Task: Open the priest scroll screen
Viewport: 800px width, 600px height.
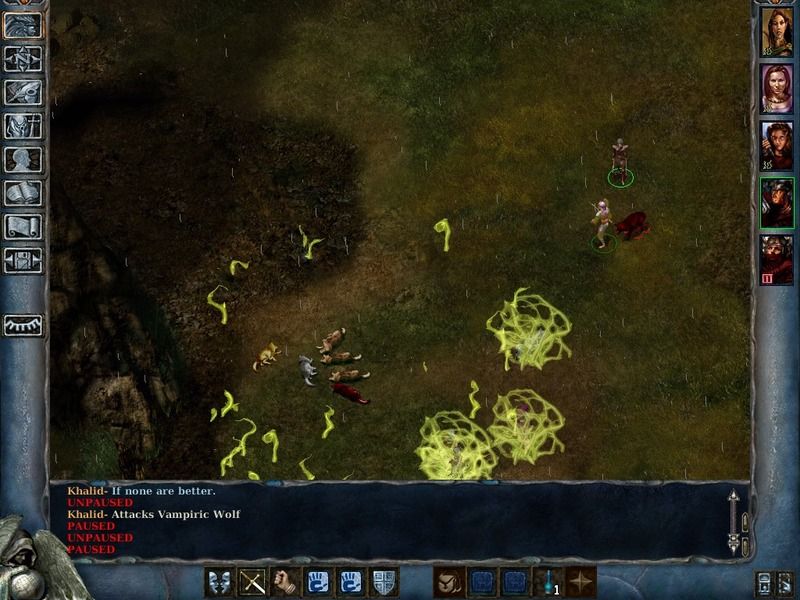Action: [x=23, y=226]
